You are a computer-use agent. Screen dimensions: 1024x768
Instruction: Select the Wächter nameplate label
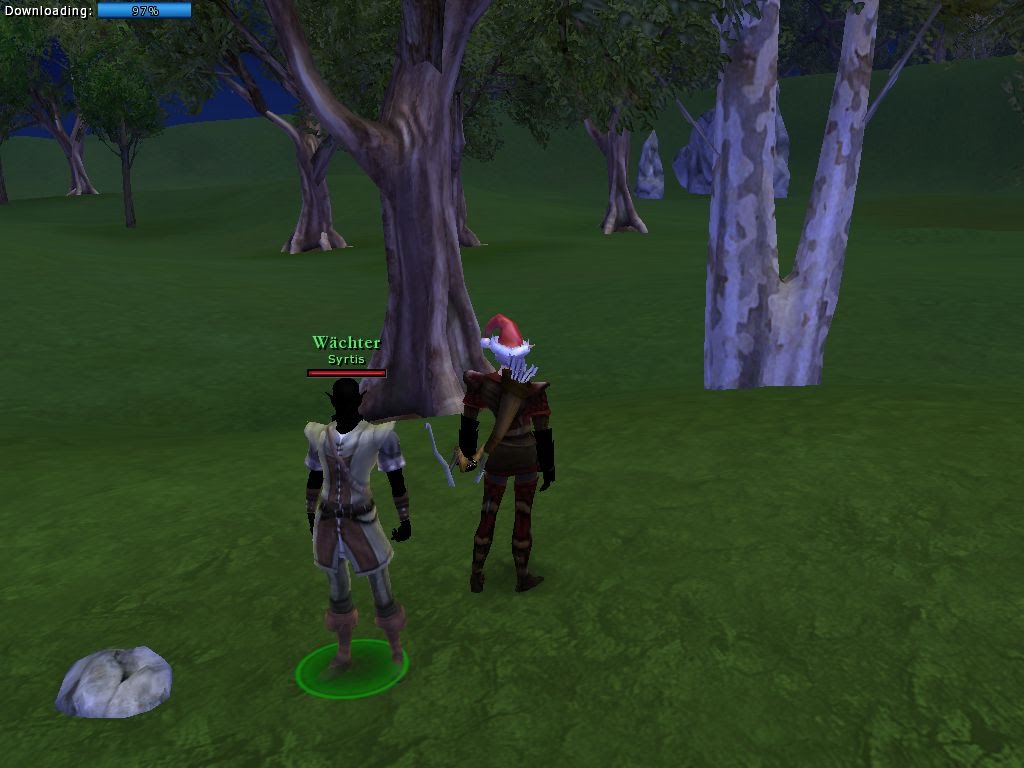[346, 343]
